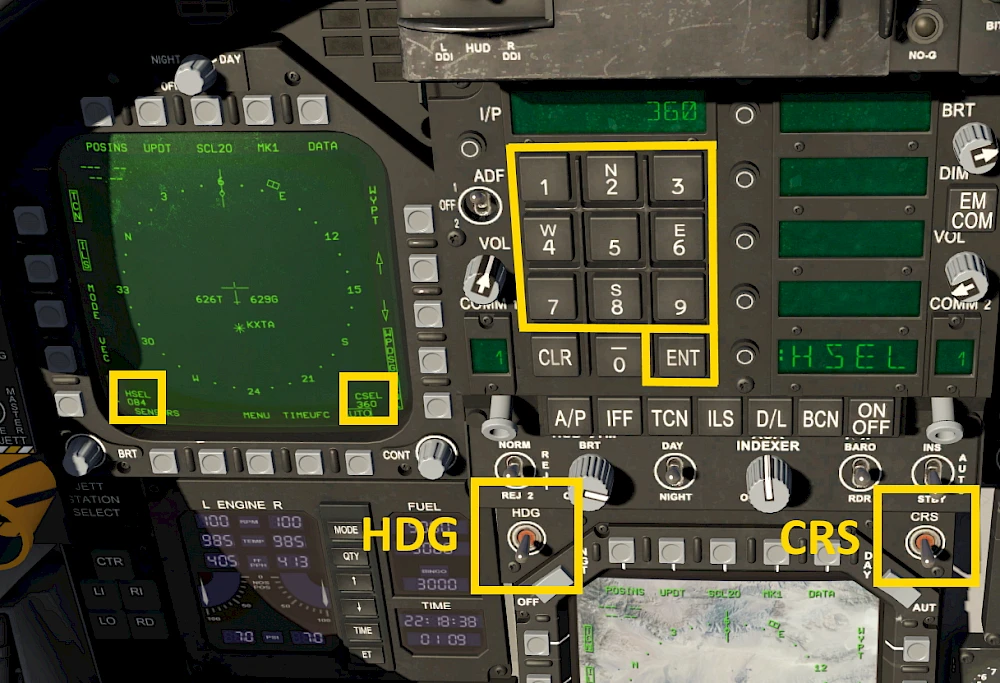This screenshot has height=683, width=1000.
Task: Click the W 4 keypad button
Action: 548,240
